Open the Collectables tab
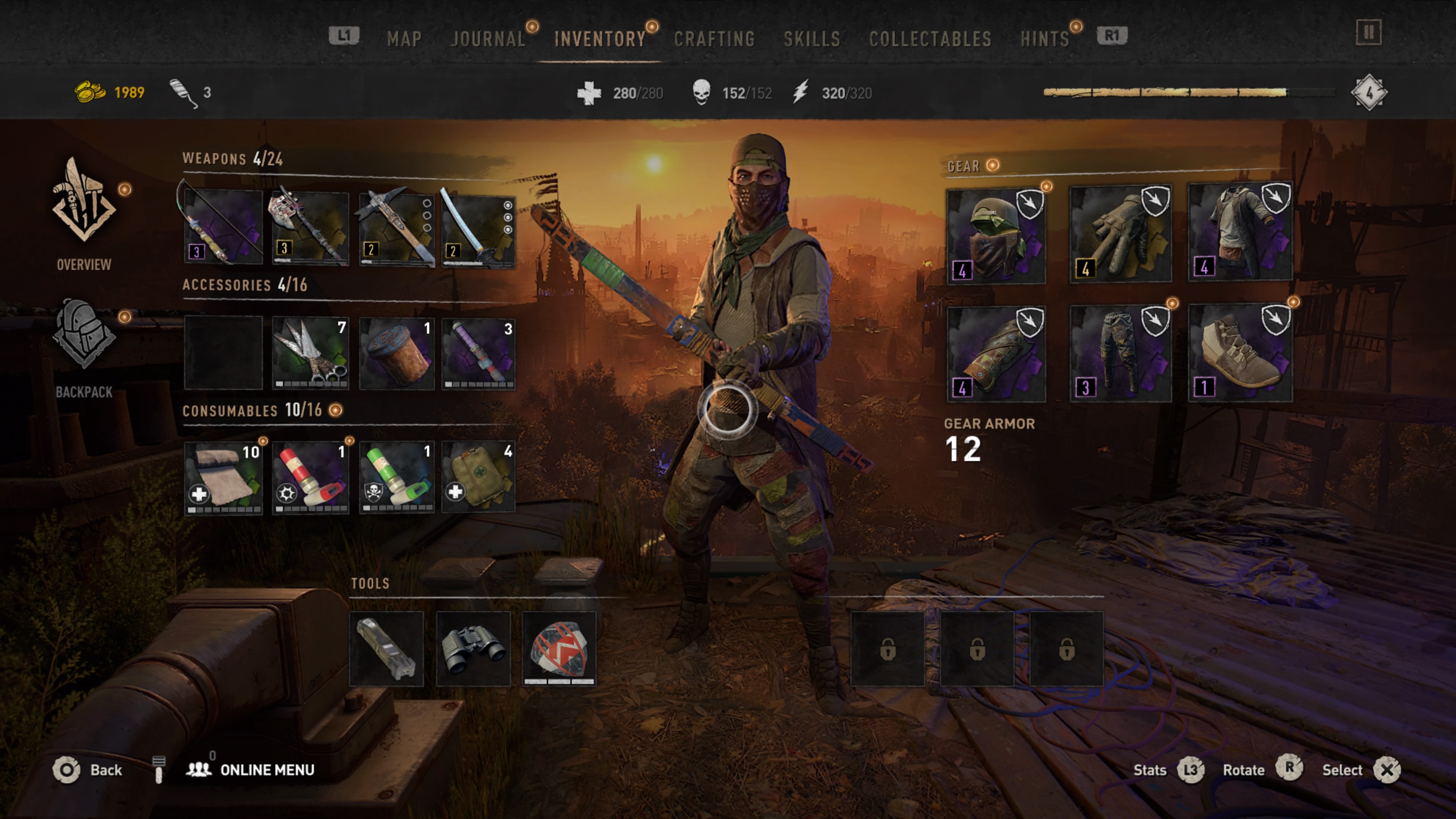The height and width of the screenshot is (819, 1456). click(930, 39)
